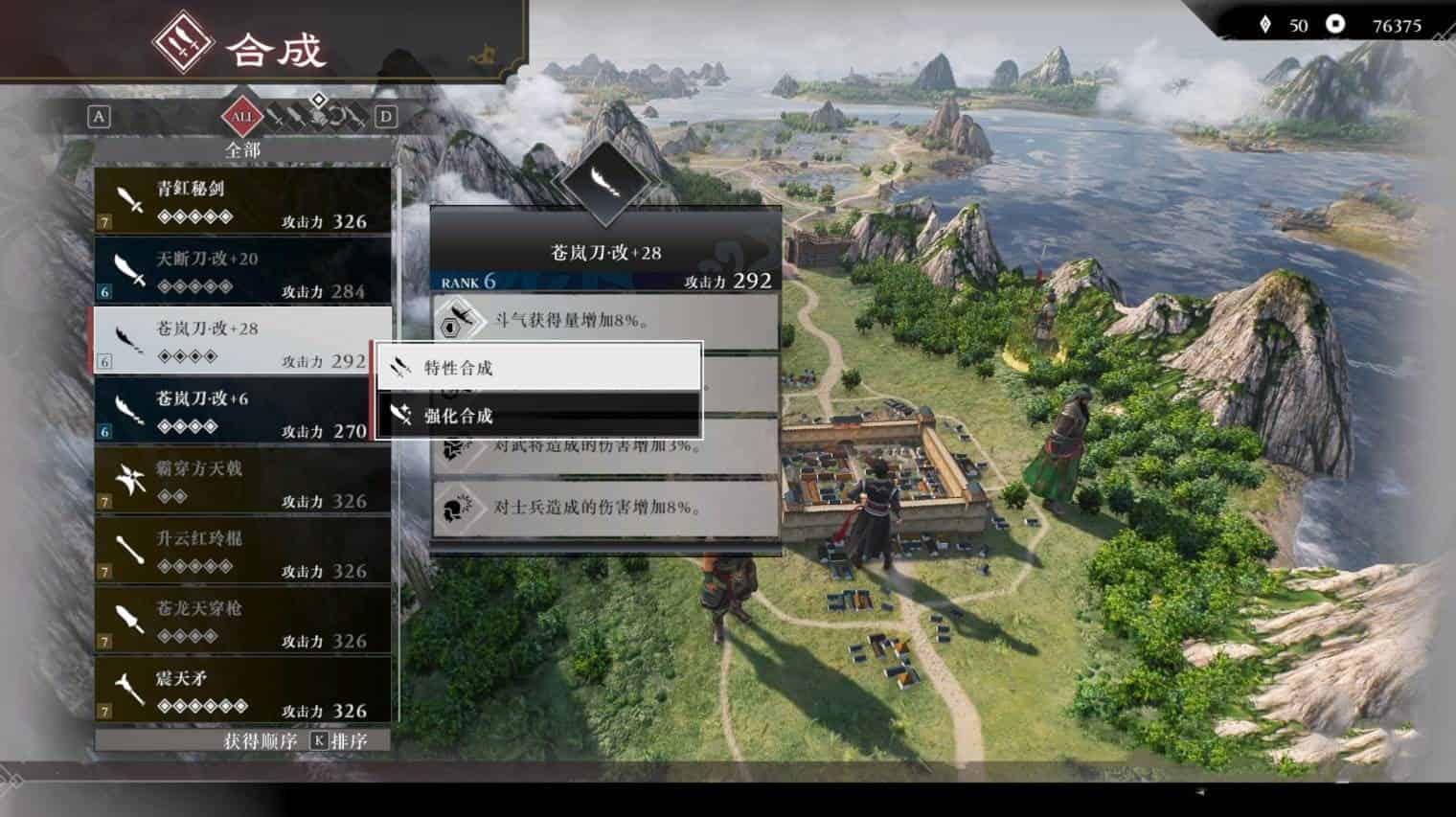
Task: Select the 苍龙天穿枪 weapon row
Action: point(242,621)
